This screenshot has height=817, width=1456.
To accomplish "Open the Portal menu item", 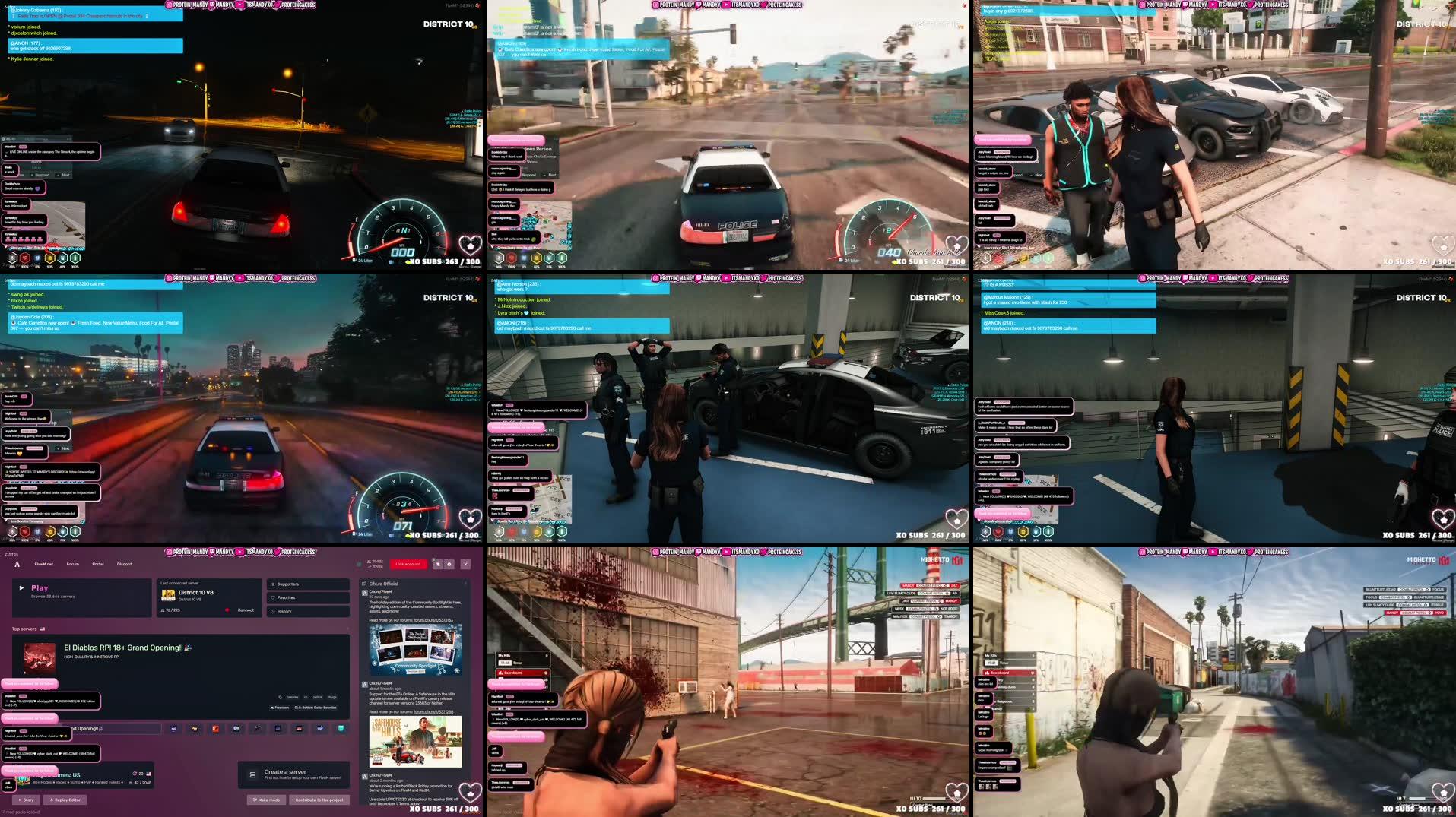I will 97,564.
